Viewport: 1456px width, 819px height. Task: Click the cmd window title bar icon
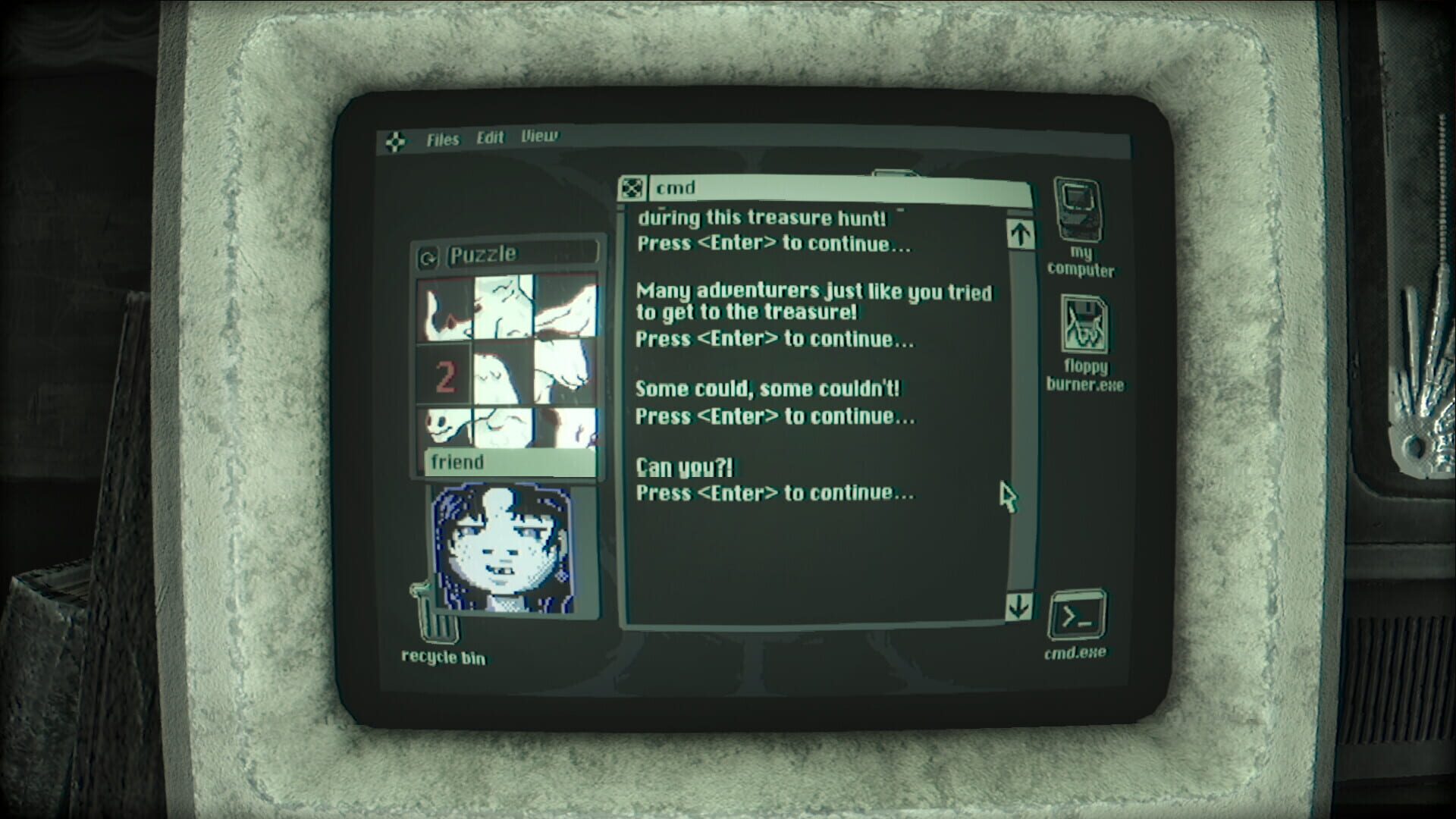632,187
